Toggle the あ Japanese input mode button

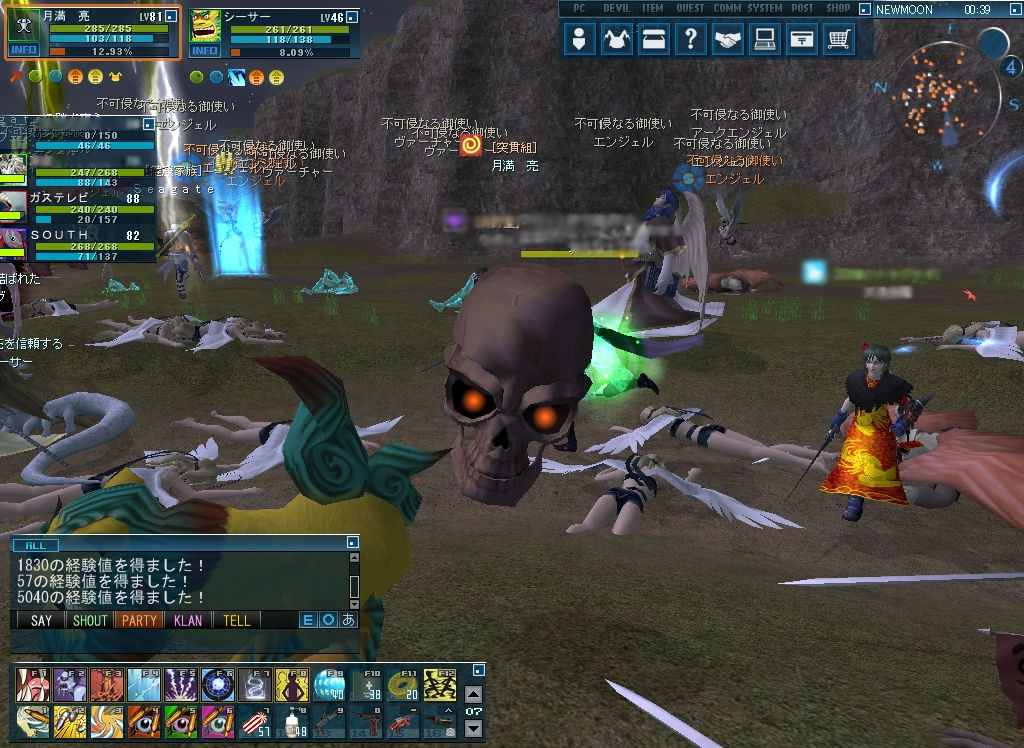click(349, 620)
